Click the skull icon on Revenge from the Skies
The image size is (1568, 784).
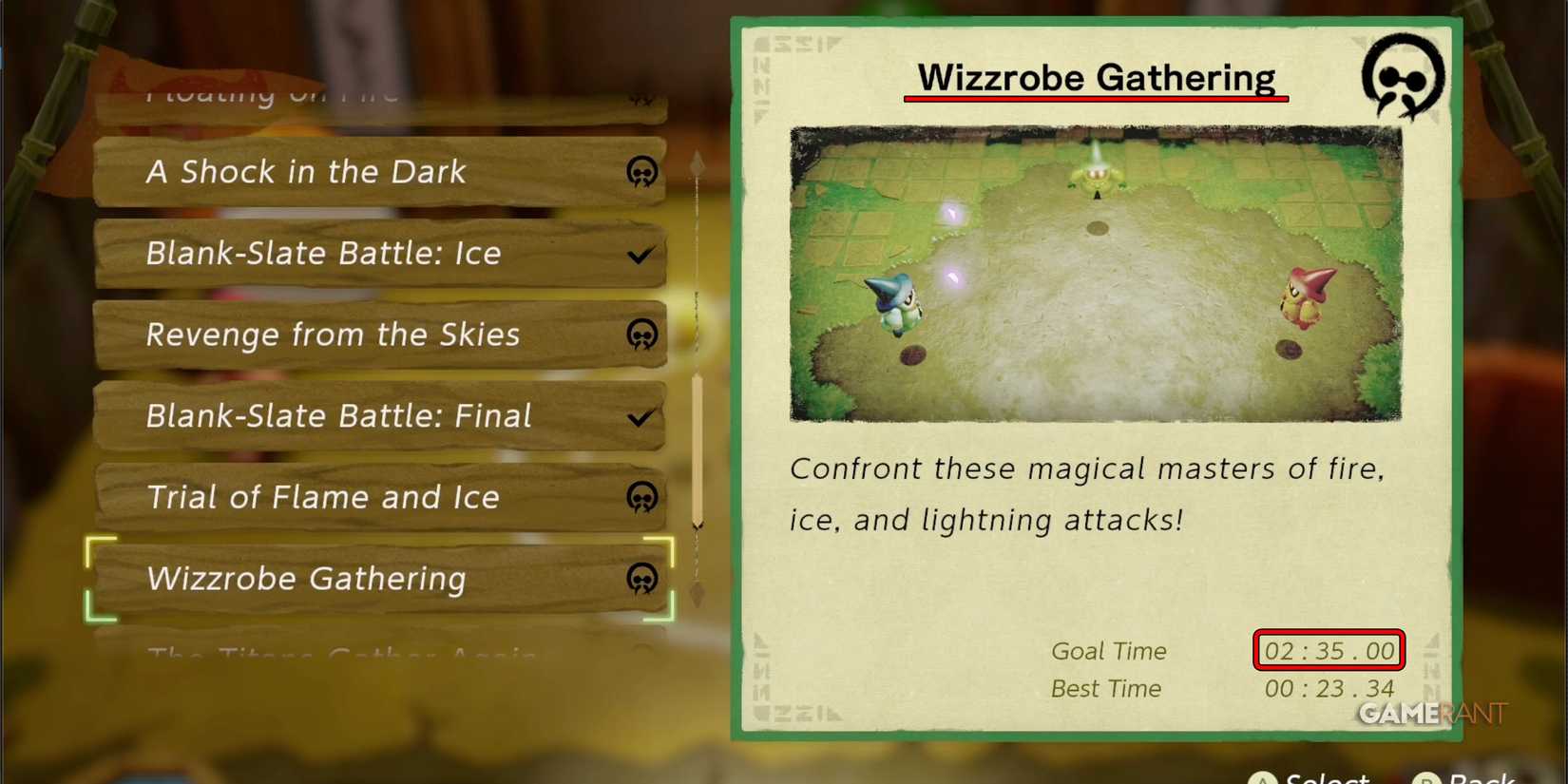click(x=644, y=335)
